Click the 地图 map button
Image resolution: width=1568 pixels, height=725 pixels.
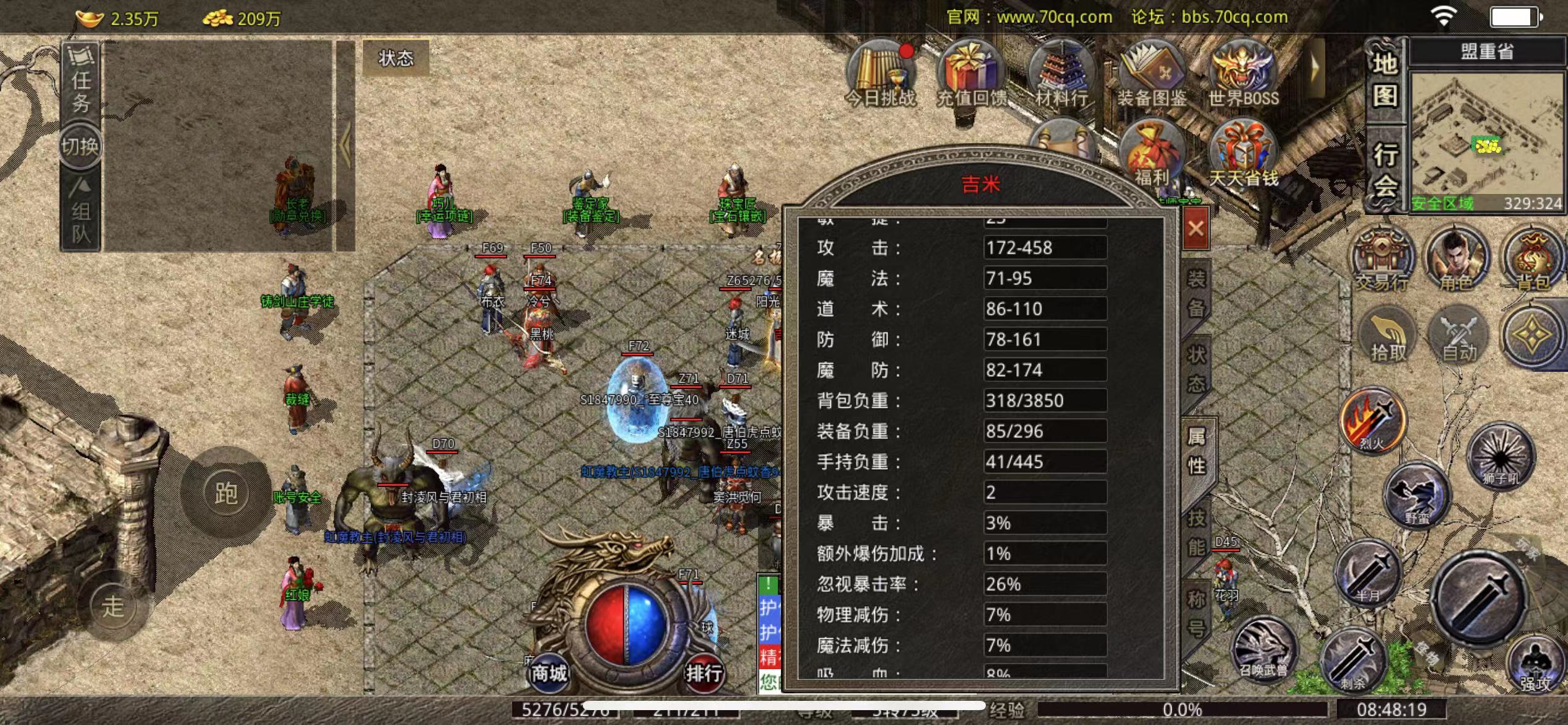(1385, 81)
